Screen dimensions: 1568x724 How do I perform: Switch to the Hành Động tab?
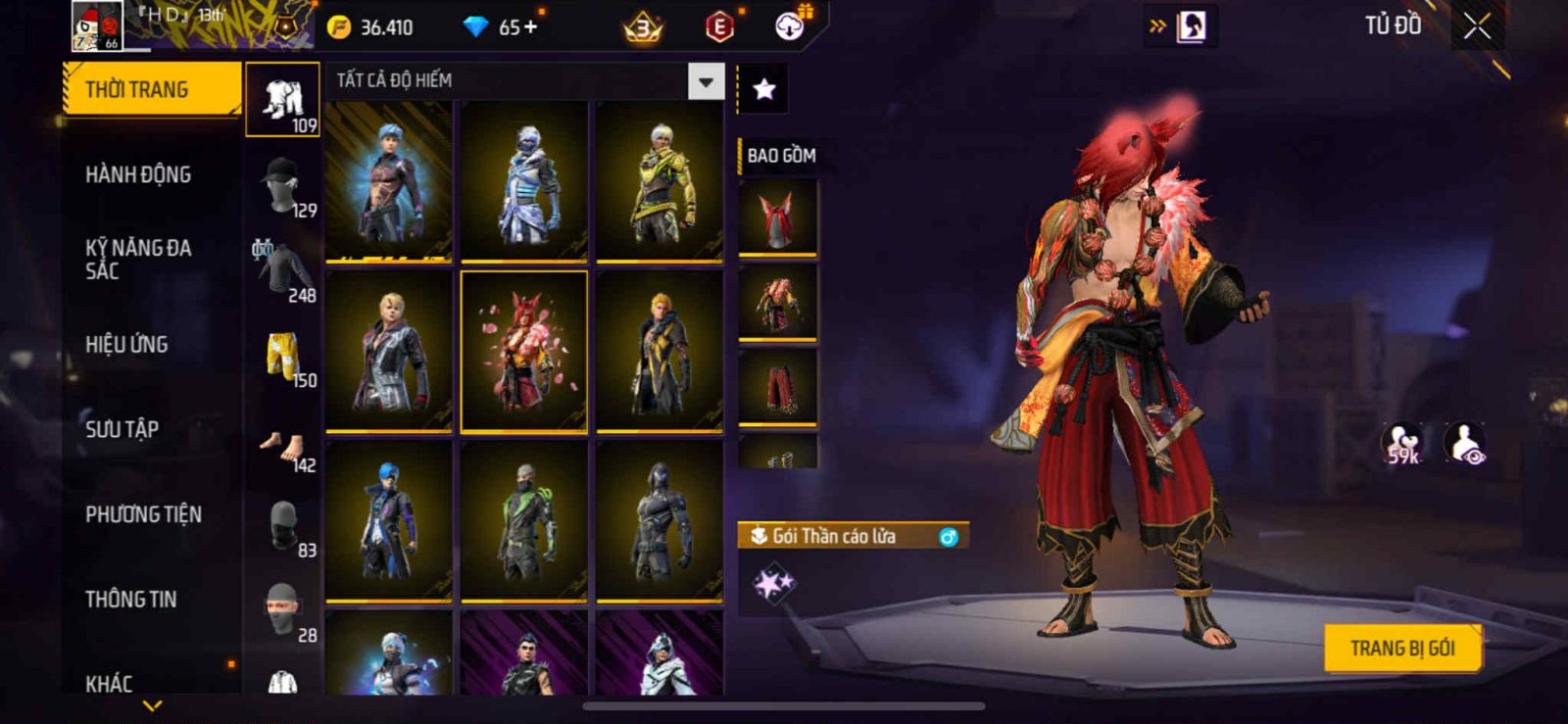point(138,175)
